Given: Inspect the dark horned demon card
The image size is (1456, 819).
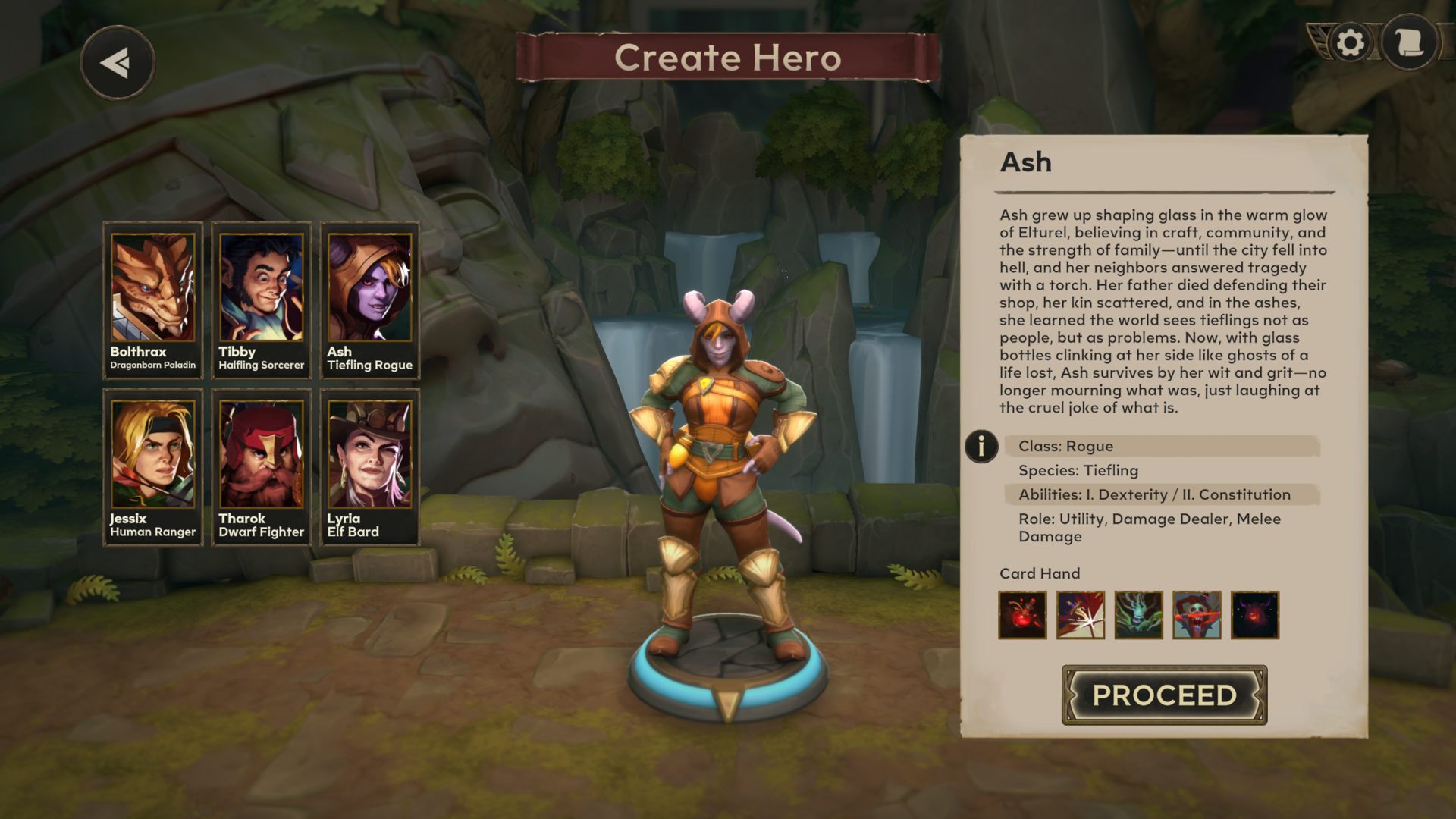Looking at the screenshot, I should click(1255, 615).
